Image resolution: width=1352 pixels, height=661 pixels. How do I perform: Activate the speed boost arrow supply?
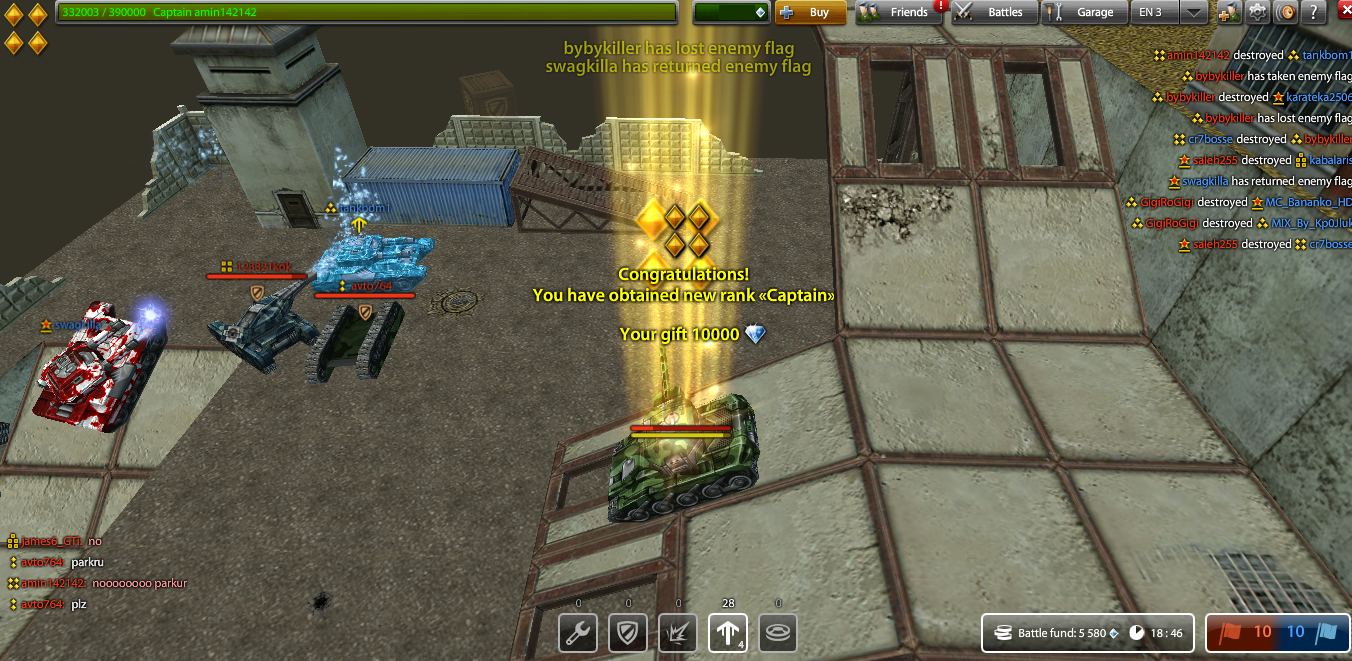point(728,632)
